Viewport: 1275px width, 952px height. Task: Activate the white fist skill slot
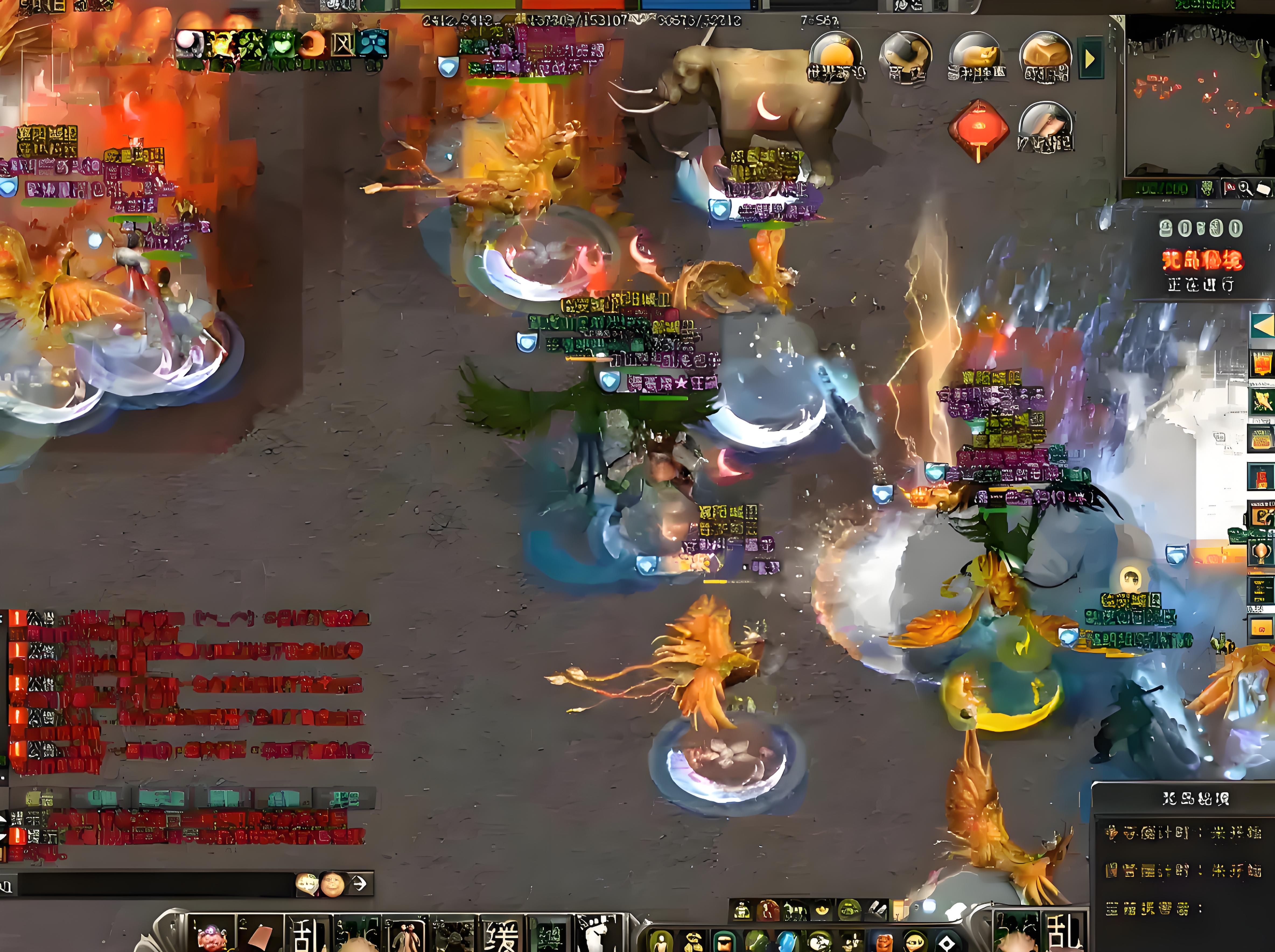[x=599, y=934]
